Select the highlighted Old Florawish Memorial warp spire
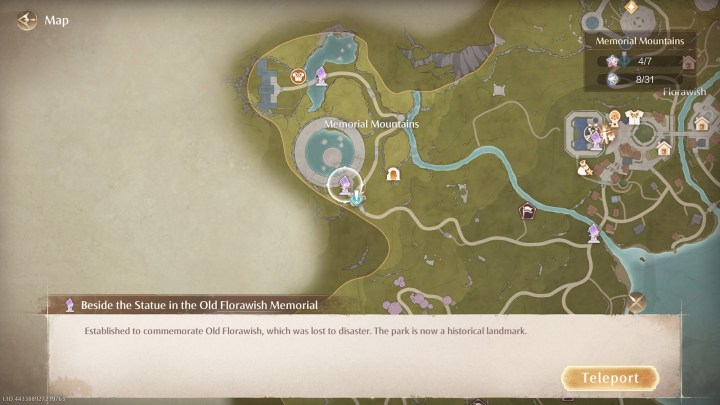This screenshot has height=405, width=720. tap(344, 182)
